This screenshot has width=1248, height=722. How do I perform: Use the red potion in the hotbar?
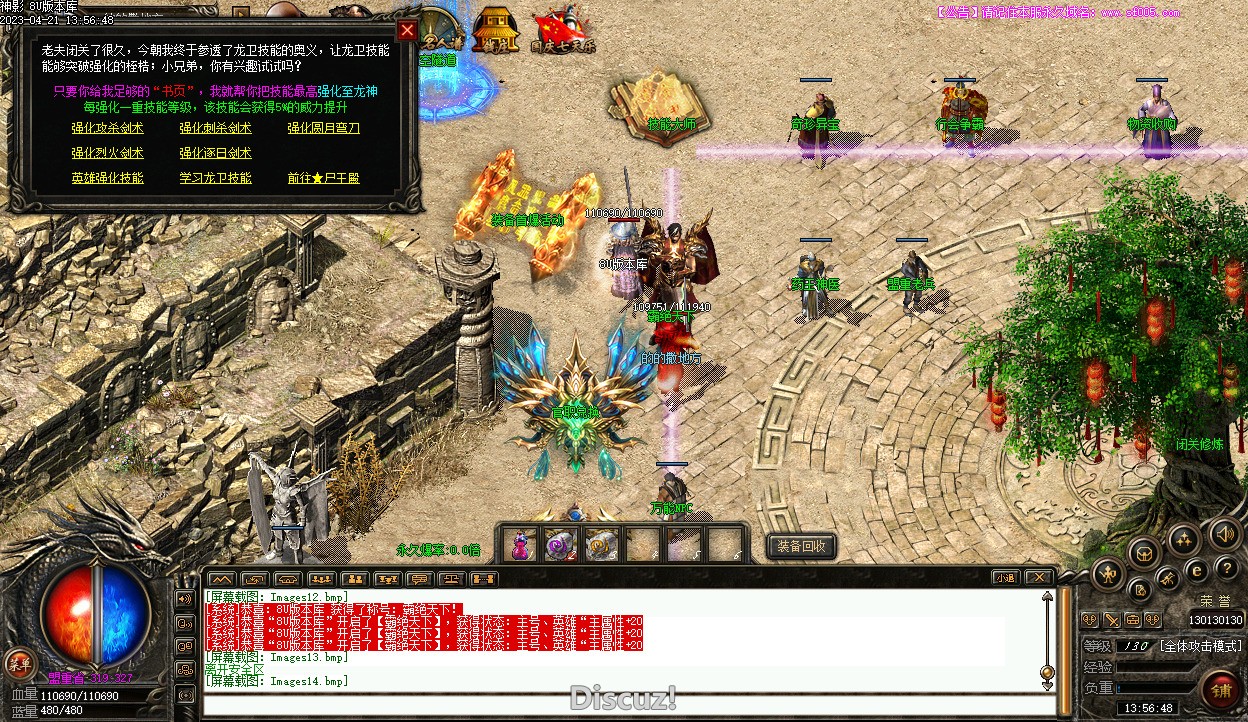click(519, 545)
